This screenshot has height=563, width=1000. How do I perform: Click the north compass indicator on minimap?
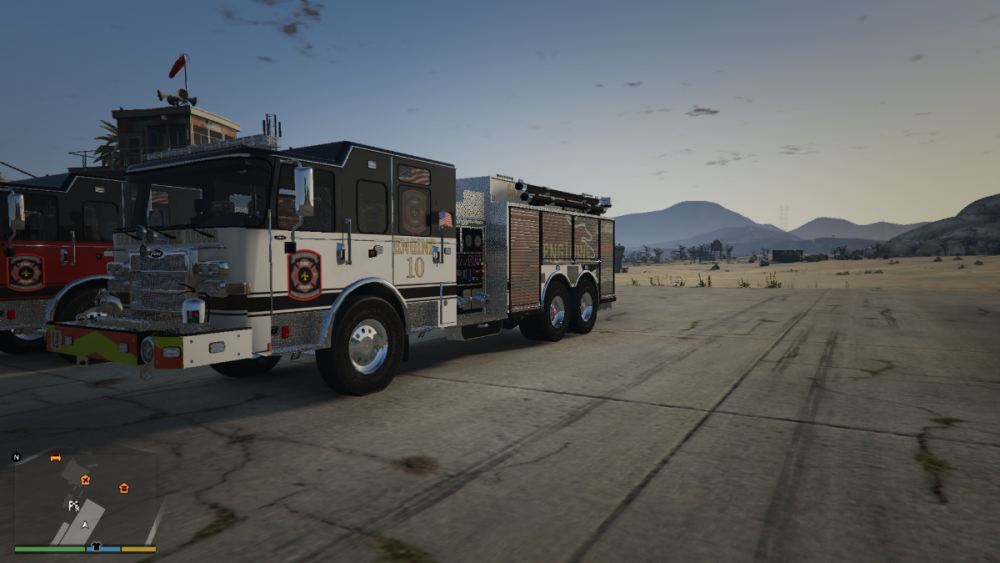[16, 457]
